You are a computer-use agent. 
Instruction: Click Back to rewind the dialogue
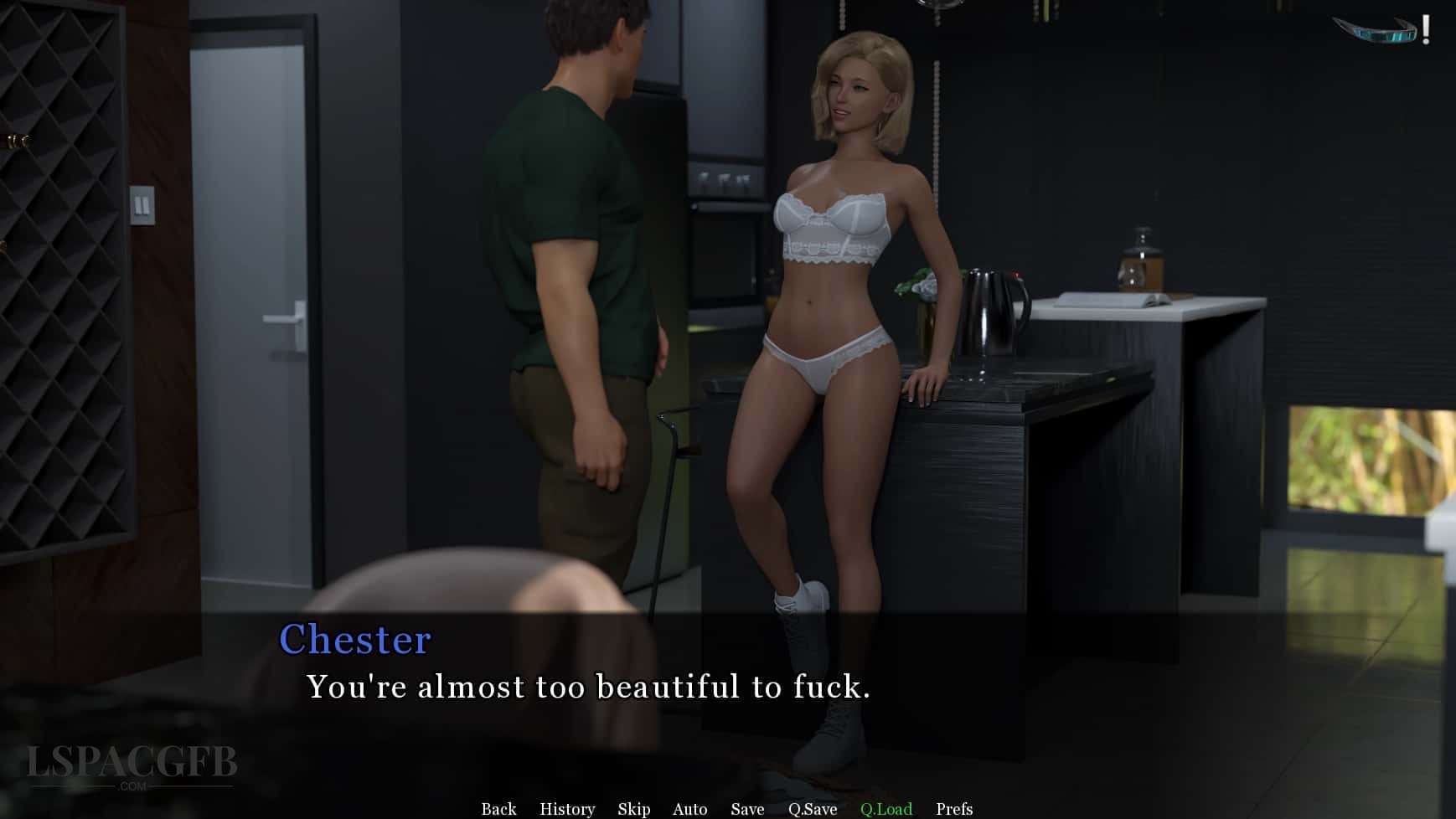498,809
